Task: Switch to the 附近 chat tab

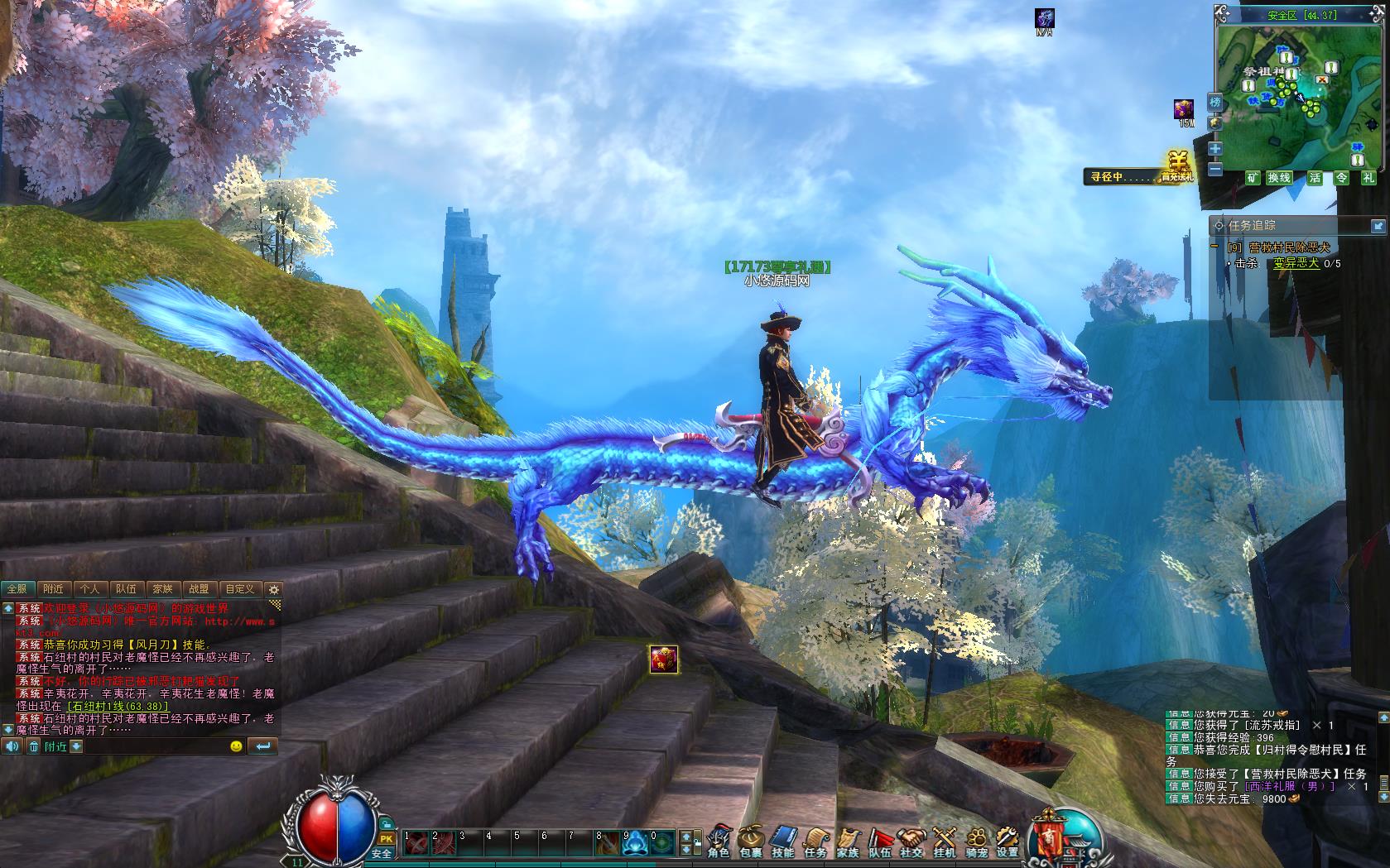Action: coord(53,589)
